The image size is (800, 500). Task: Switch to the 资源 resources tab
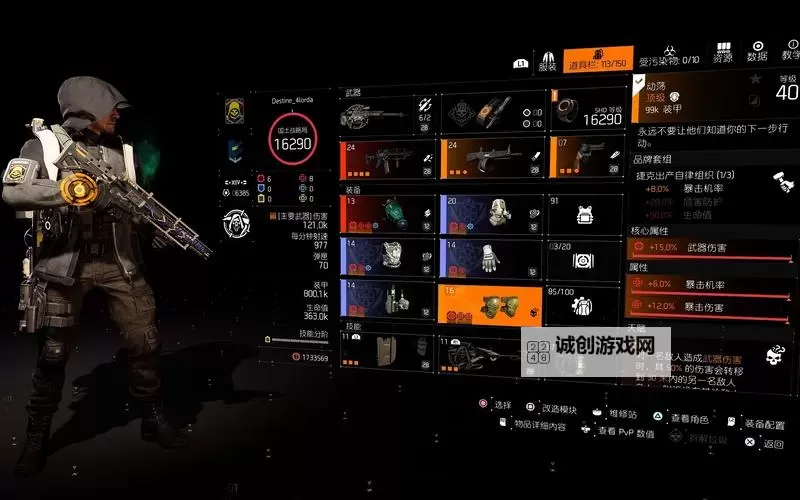point(722,53)
